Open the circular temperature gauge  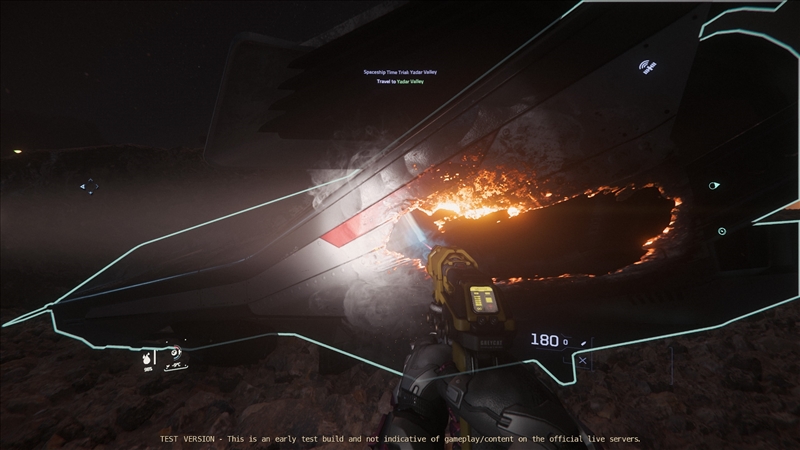[x=175, y=352]
